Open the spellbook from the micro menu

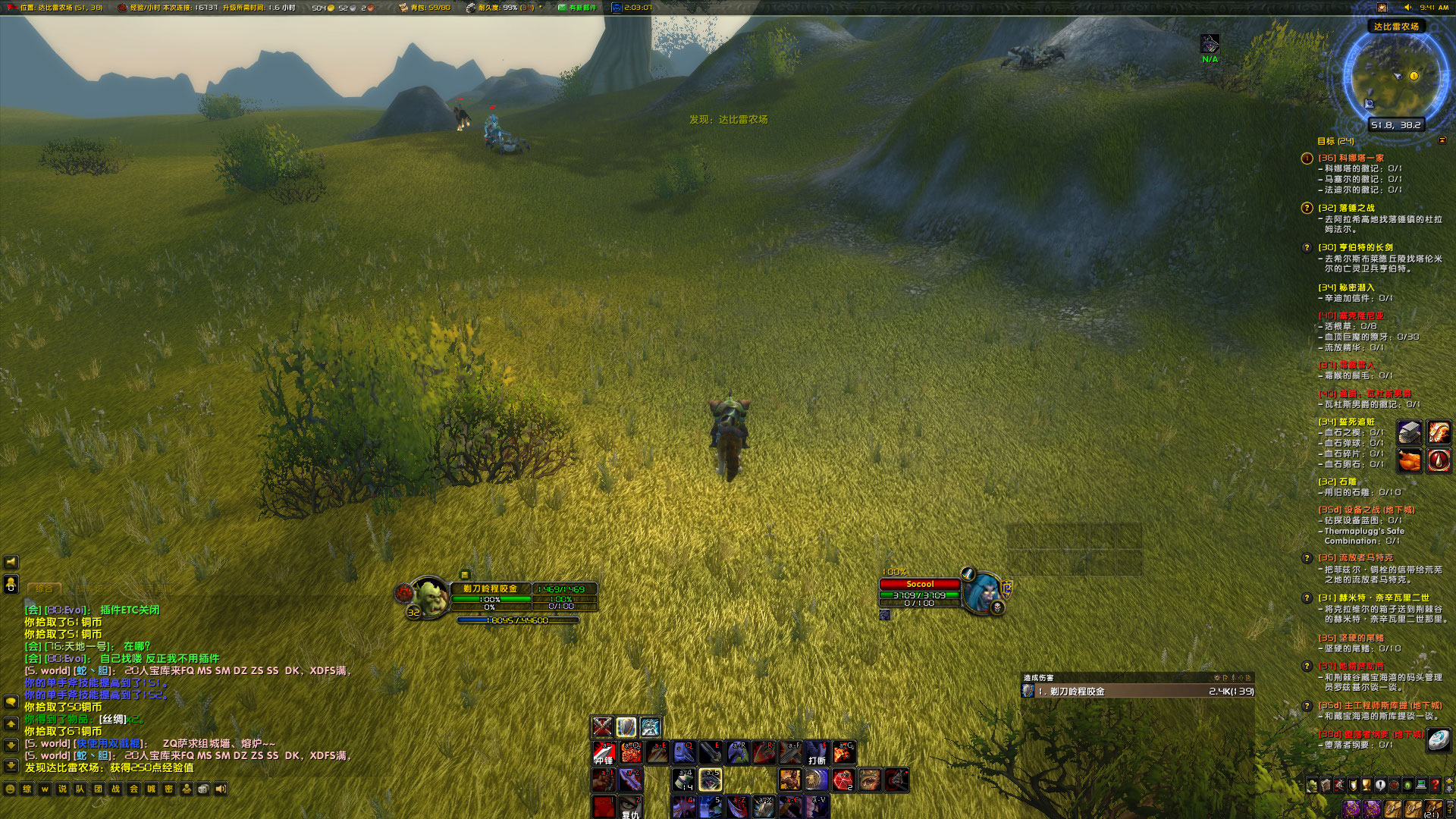1325,785
